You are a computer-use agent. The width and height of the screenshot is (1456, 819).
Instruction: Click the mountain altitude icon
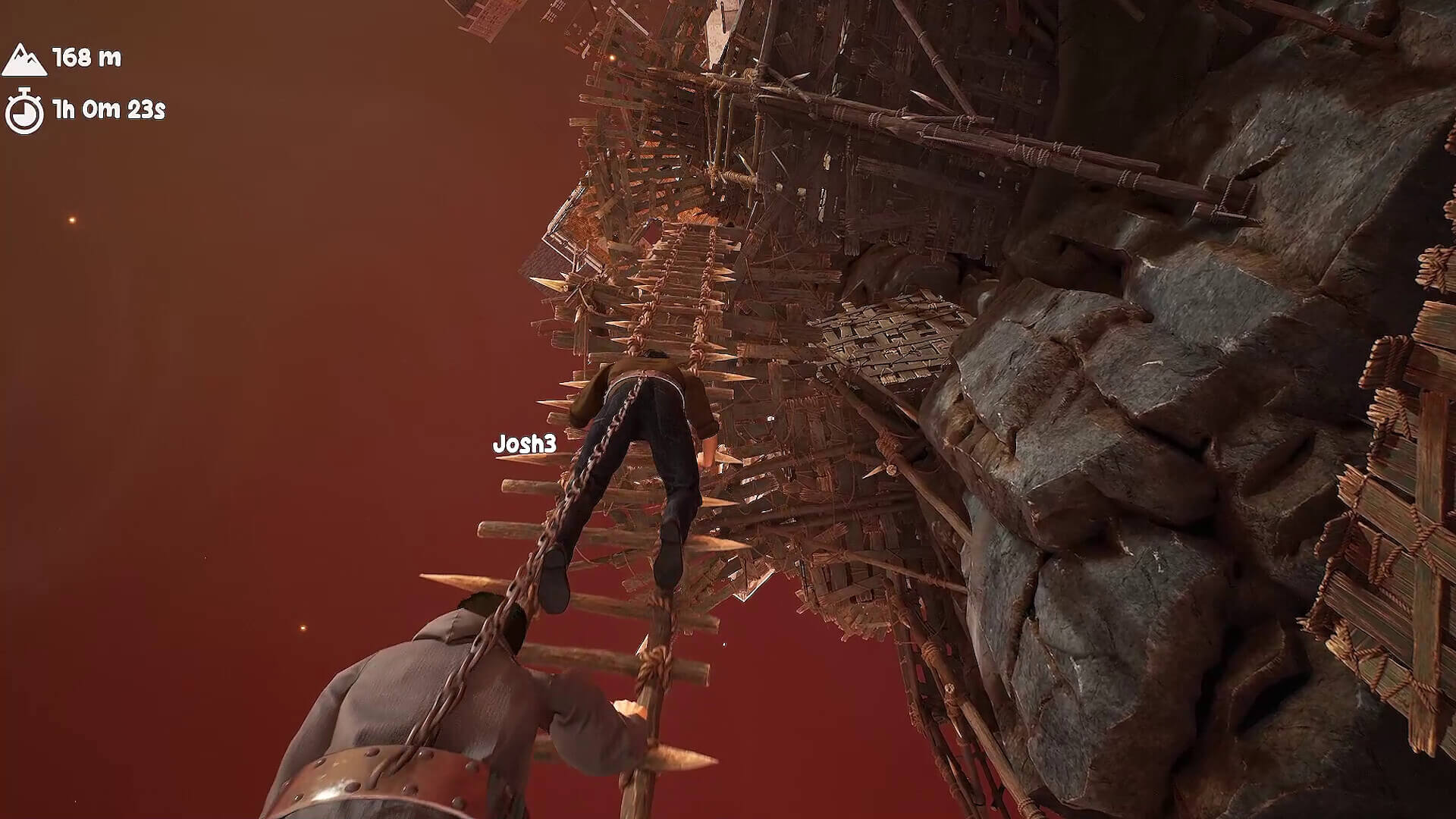click(x=25, y=57)
